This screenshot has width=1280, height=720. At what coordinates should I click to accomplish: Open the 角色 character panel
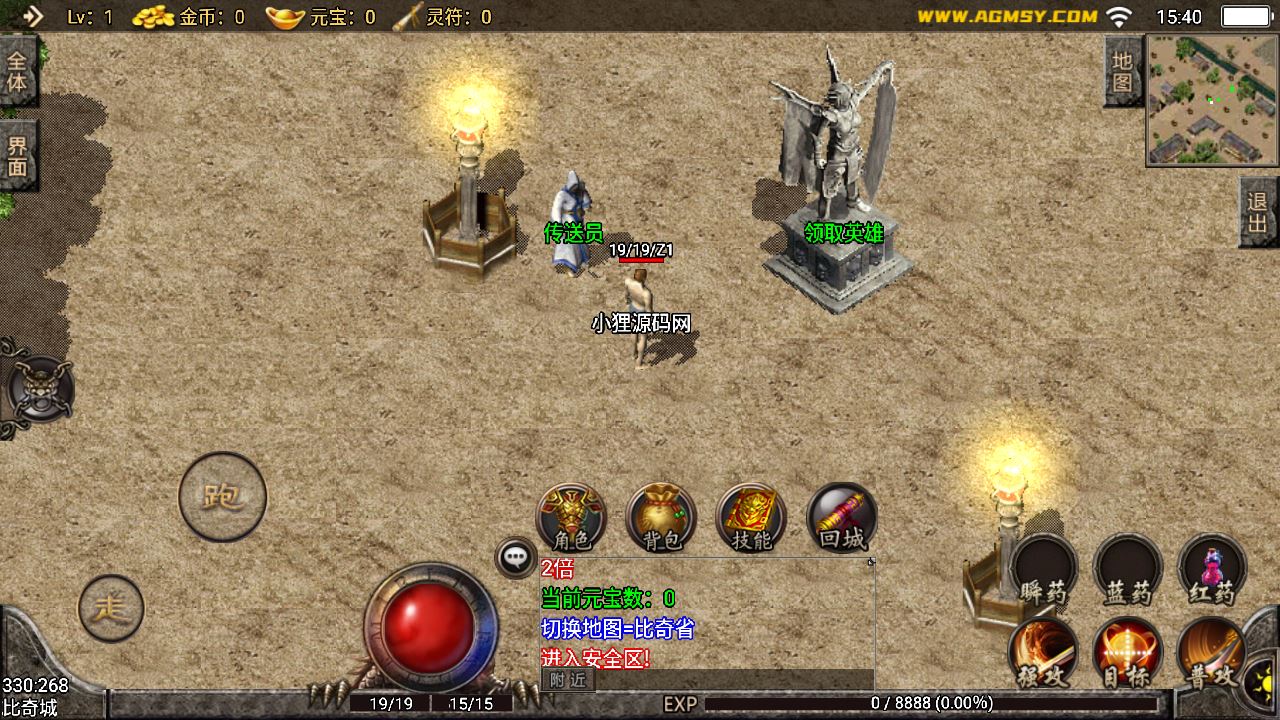[571, 518]
